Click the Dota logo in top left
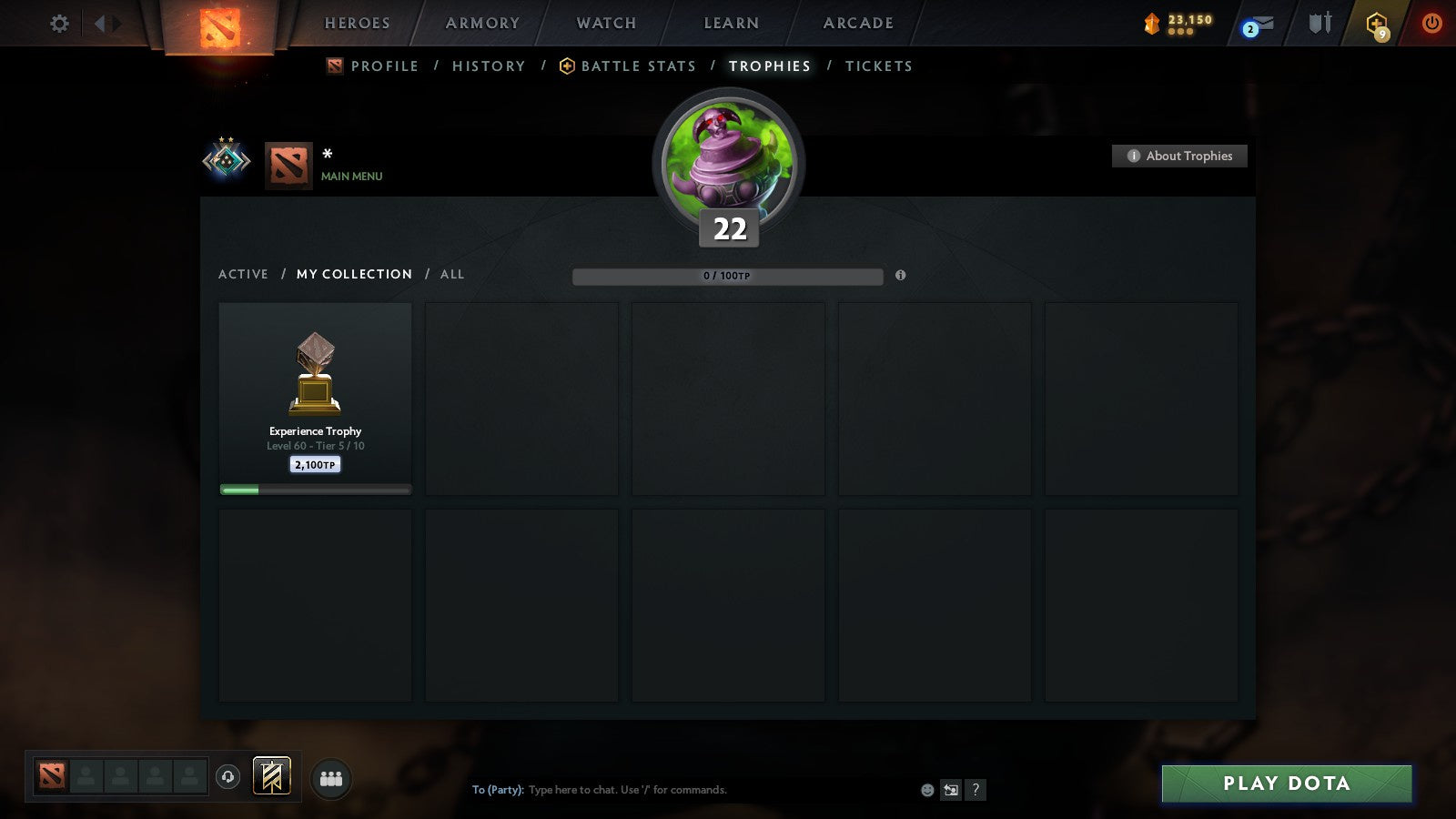Screen dimensions: 1456x819 (218, 25)
